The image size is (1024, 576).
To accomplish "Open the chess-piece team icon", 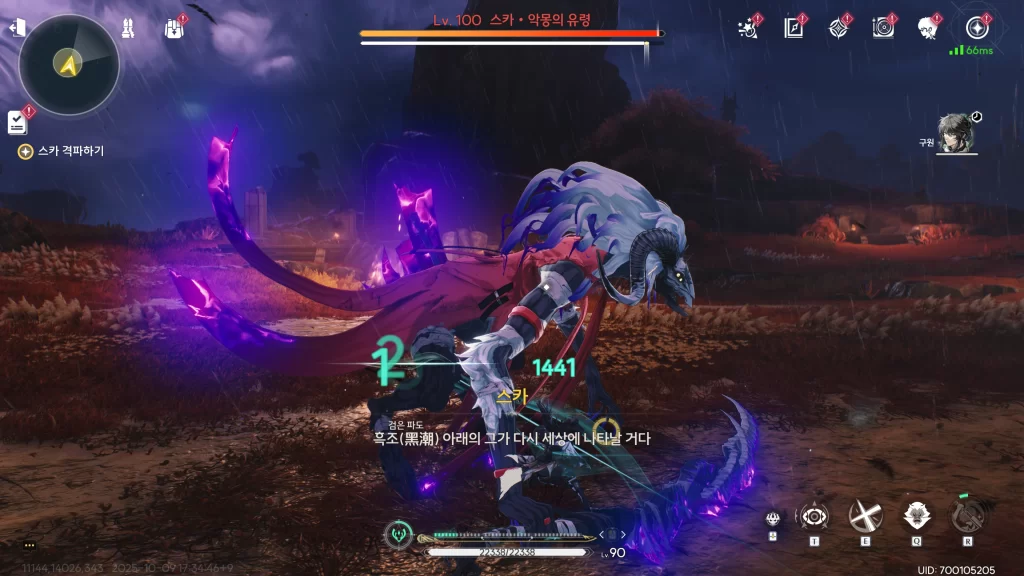I will click(x=129, y=28).
